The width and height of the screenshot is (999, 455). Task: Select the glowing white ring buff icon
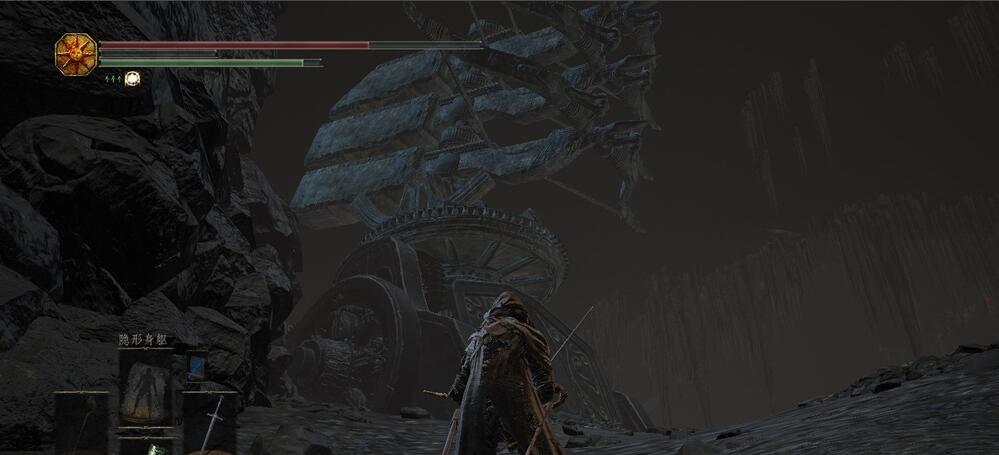click(x=131, y=78)
